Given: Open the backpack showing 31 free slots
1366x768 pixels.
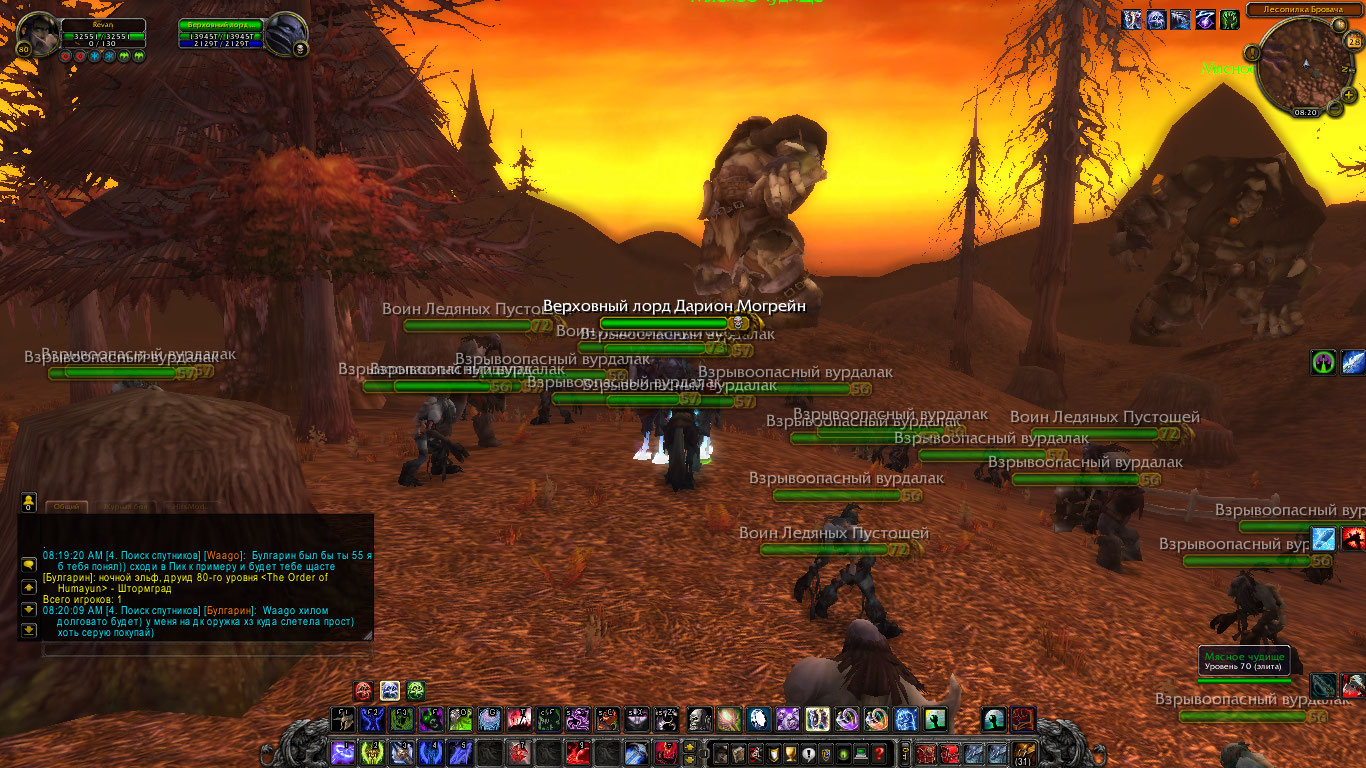Looking at the screenshot, I should 1025,753.
